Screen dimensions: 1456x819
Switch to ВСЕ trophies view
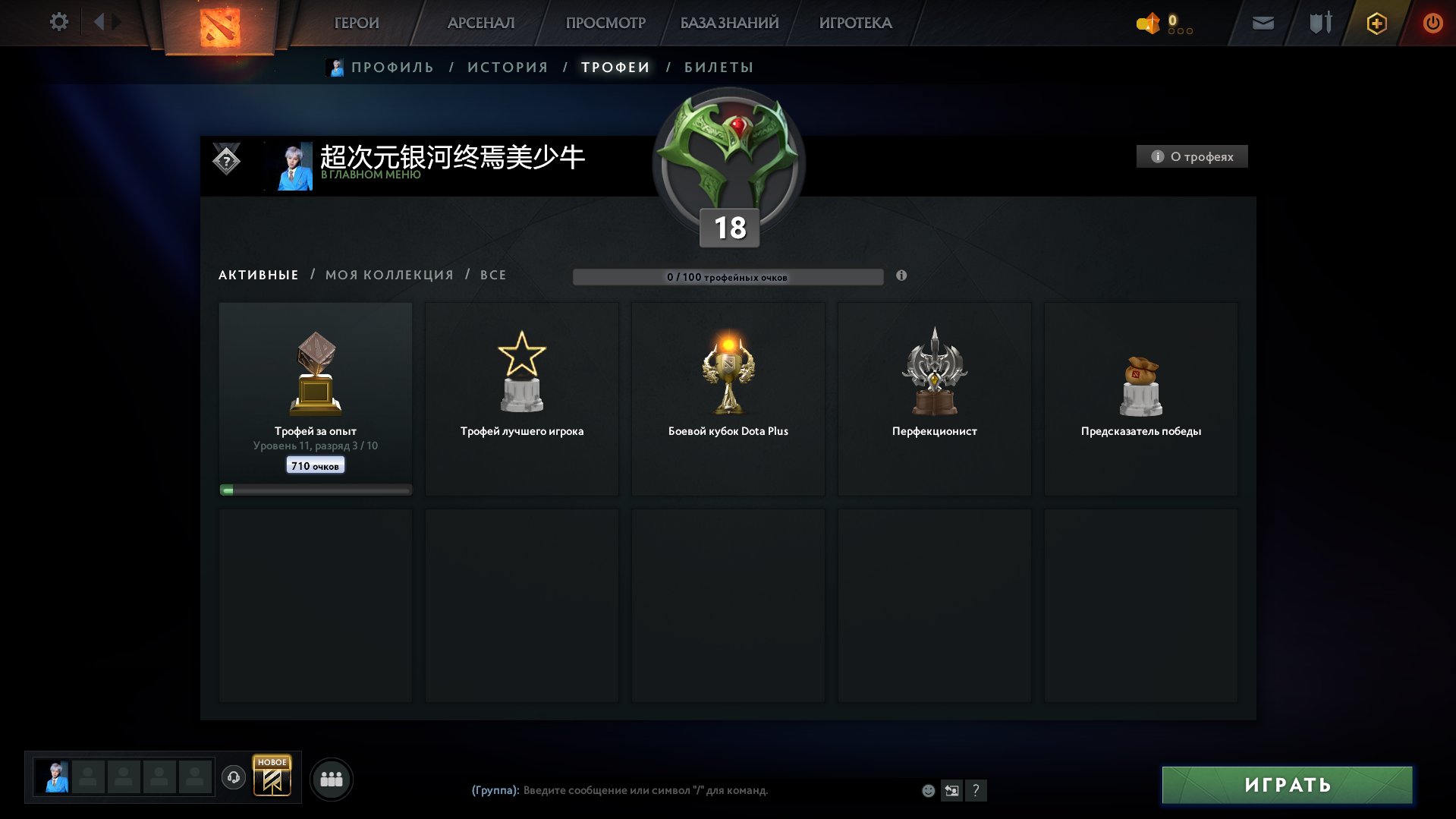(x=492, y=275)
